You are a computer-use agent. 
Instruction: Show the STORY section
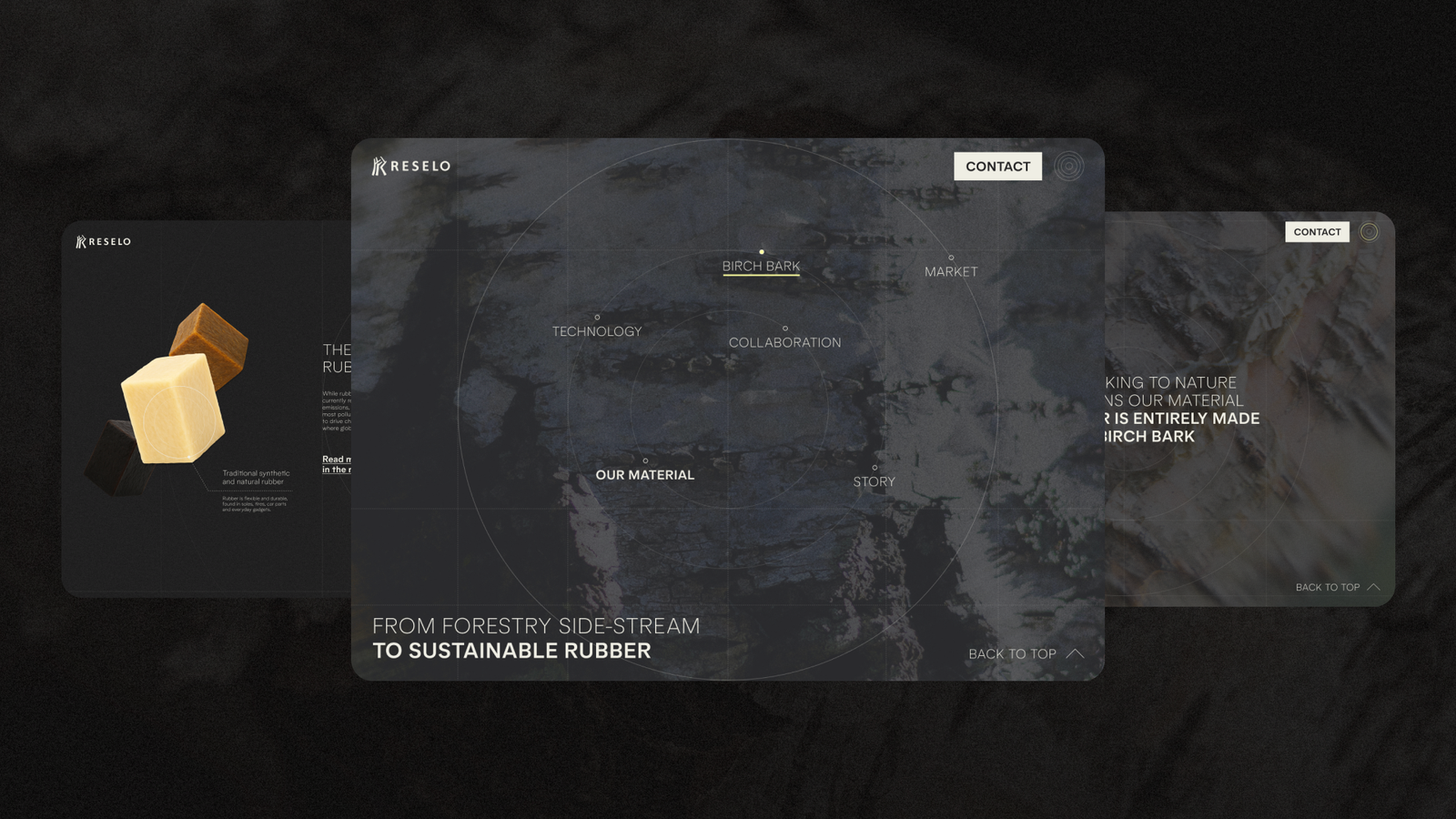(874, 481)
